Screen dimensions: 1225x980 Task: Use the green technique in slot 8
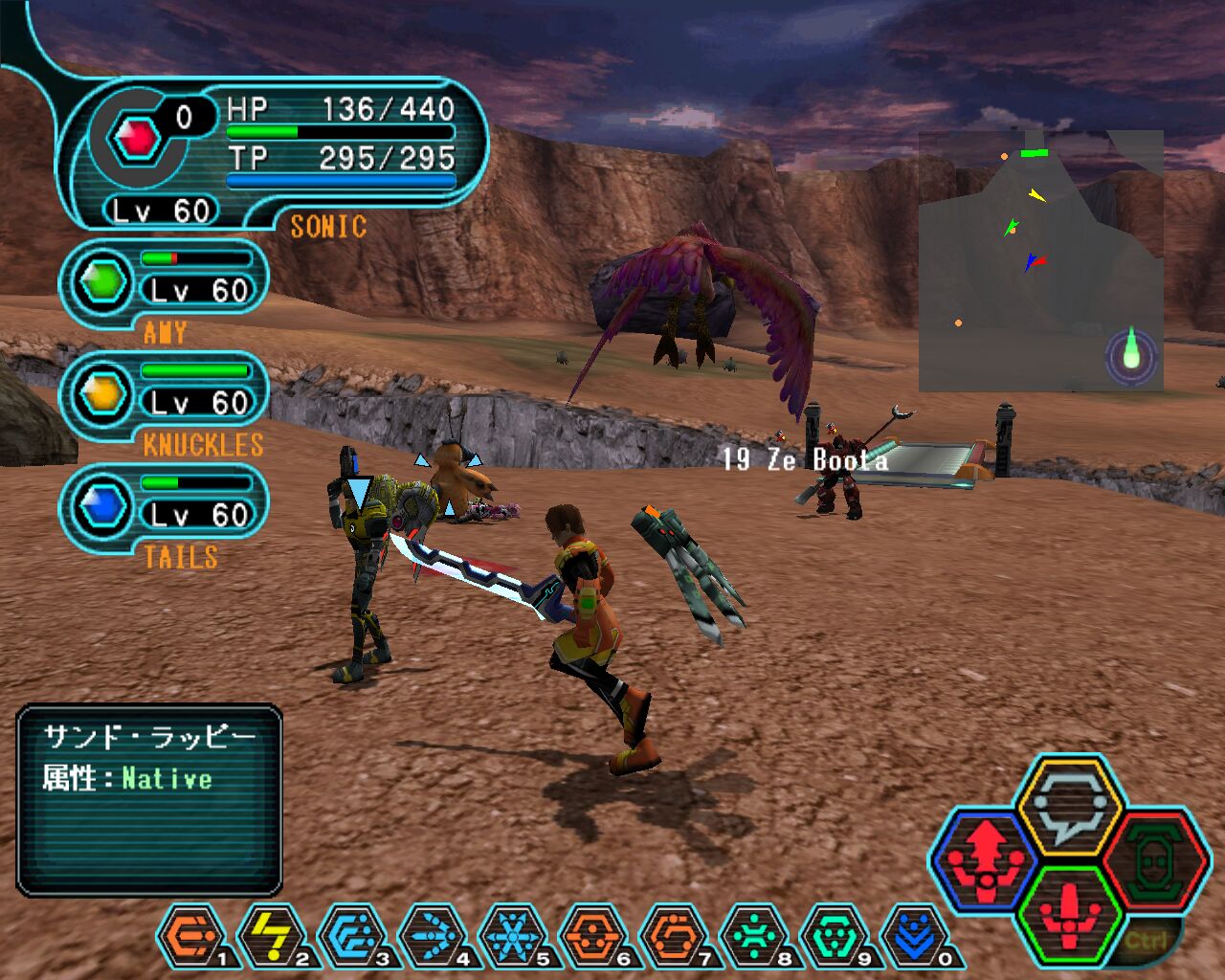point(753,935)
